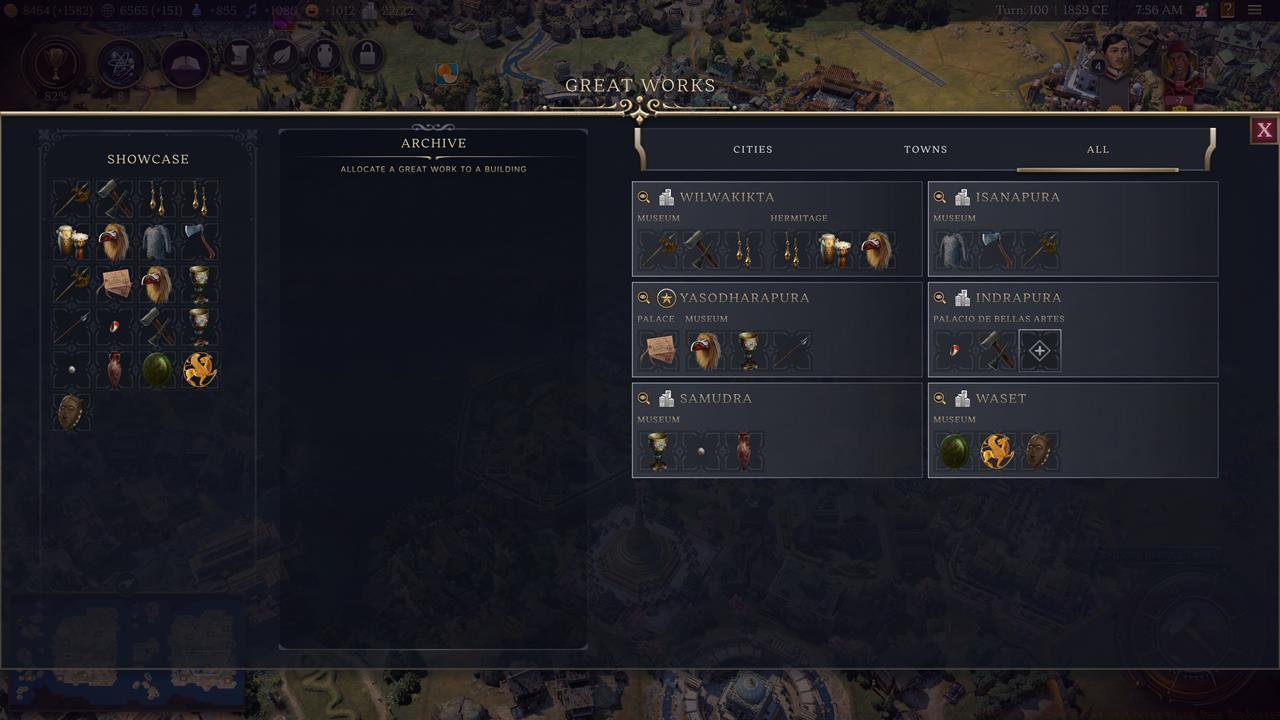
Task: Open the civics book icon in the toolbar
Action: click(x=183, y=62)
